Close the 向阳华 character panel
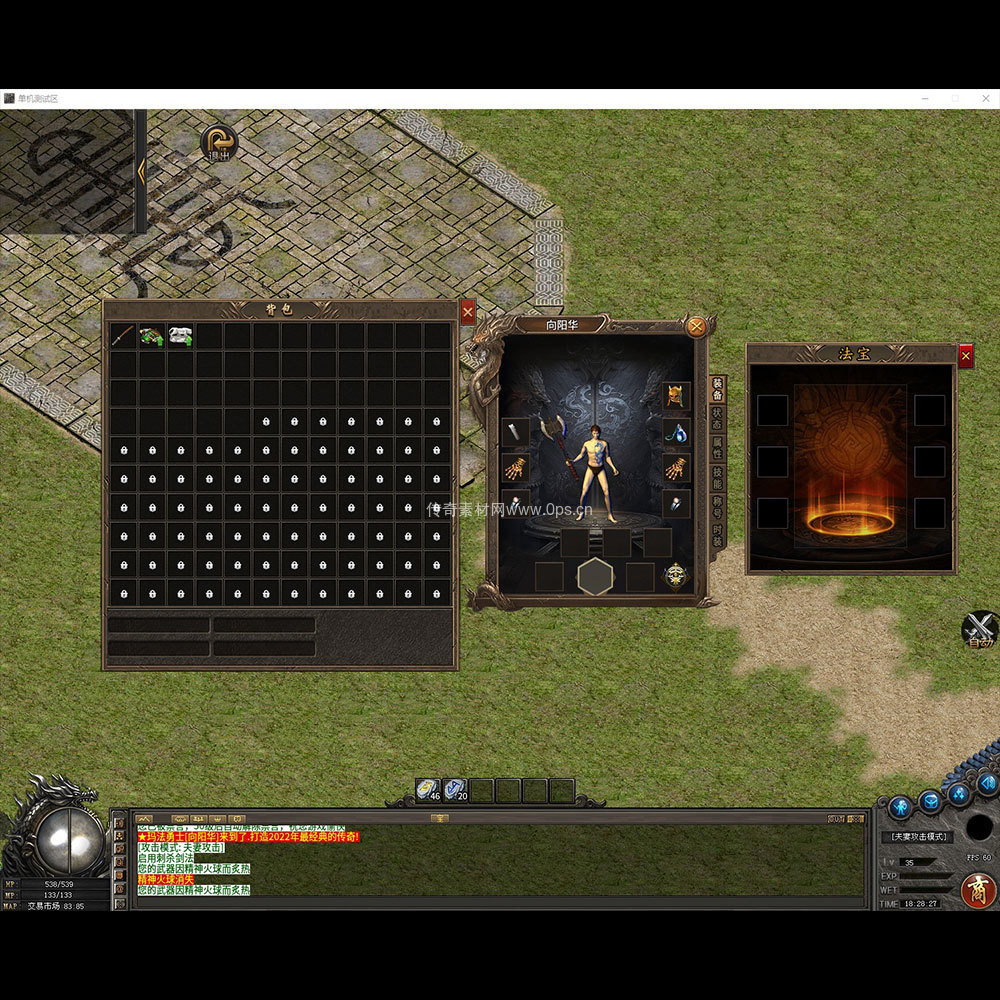 697,326
